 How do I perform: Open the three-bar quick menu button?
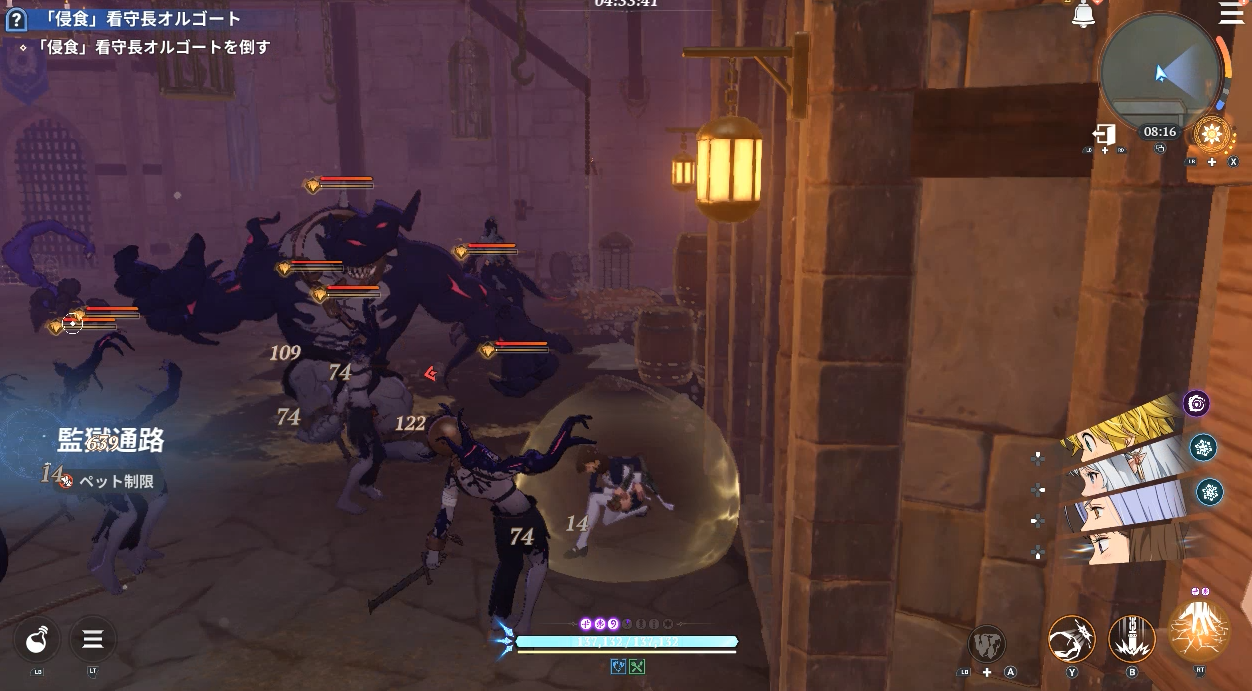click(93, 638)
